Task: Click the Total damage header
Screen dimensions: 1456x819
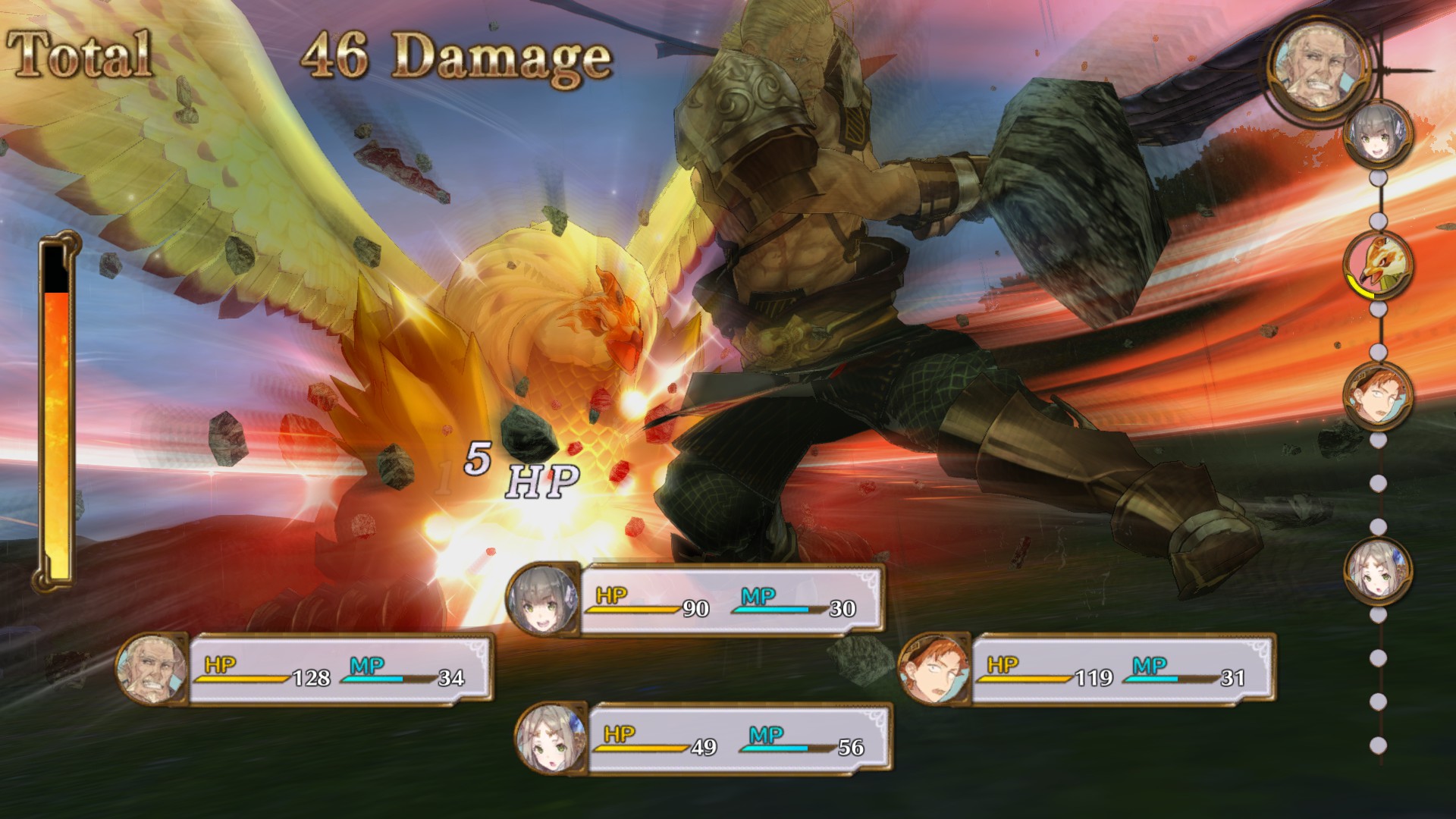Action: coord(80,55)
